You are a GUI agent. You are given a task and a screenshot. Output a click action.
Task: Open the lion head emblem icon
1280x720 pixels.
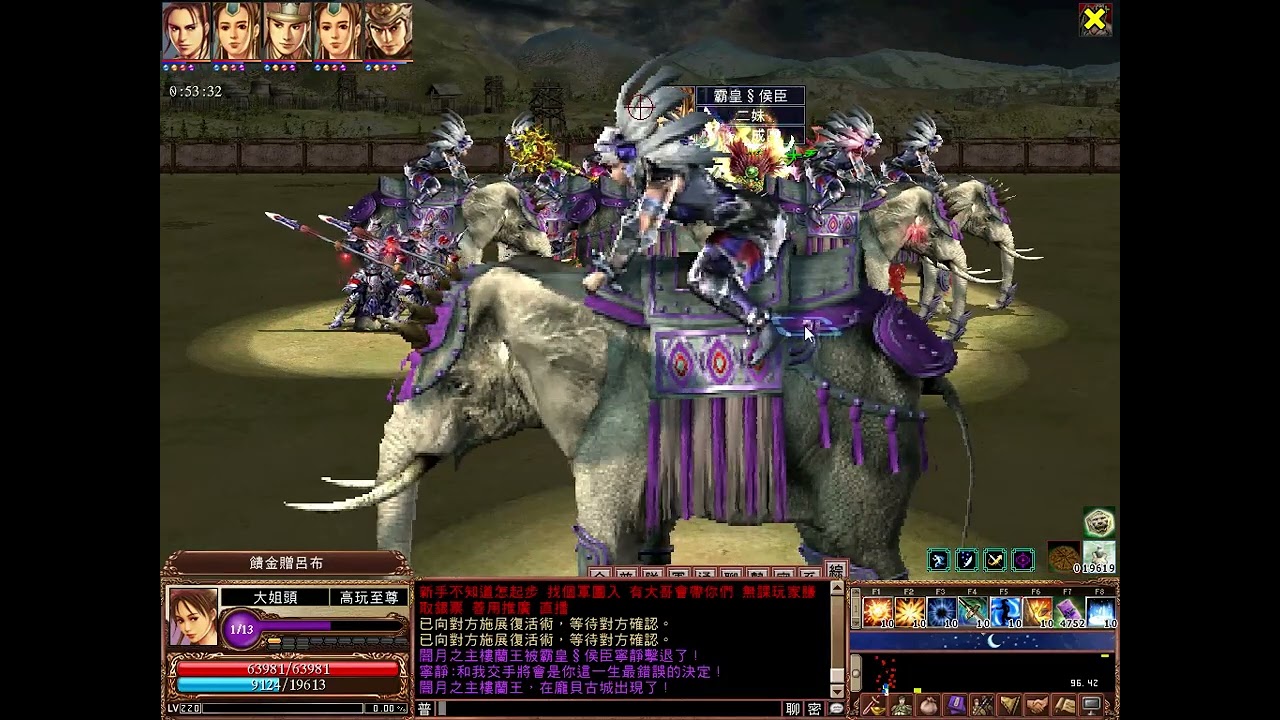point(1099,523)
